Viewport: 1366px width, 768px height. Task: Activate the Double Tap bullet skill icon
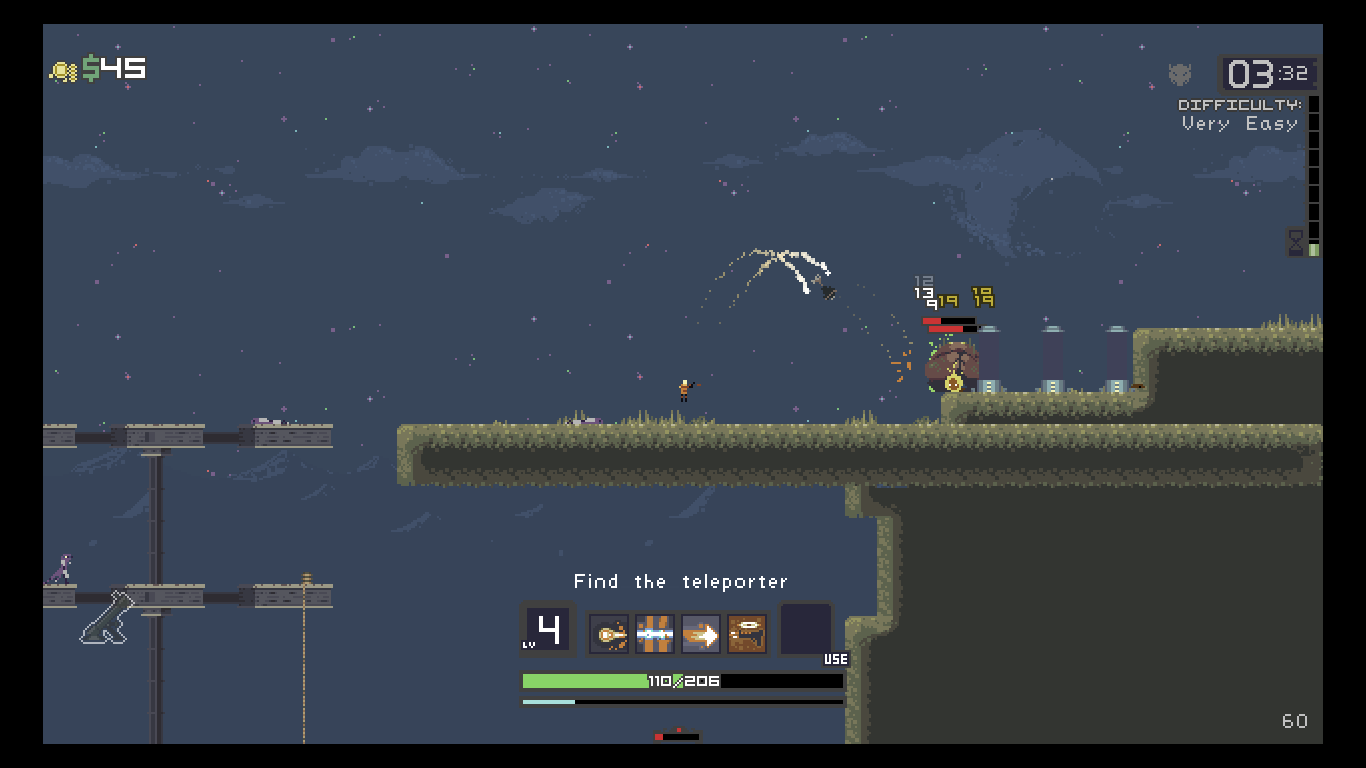point(609,634)
